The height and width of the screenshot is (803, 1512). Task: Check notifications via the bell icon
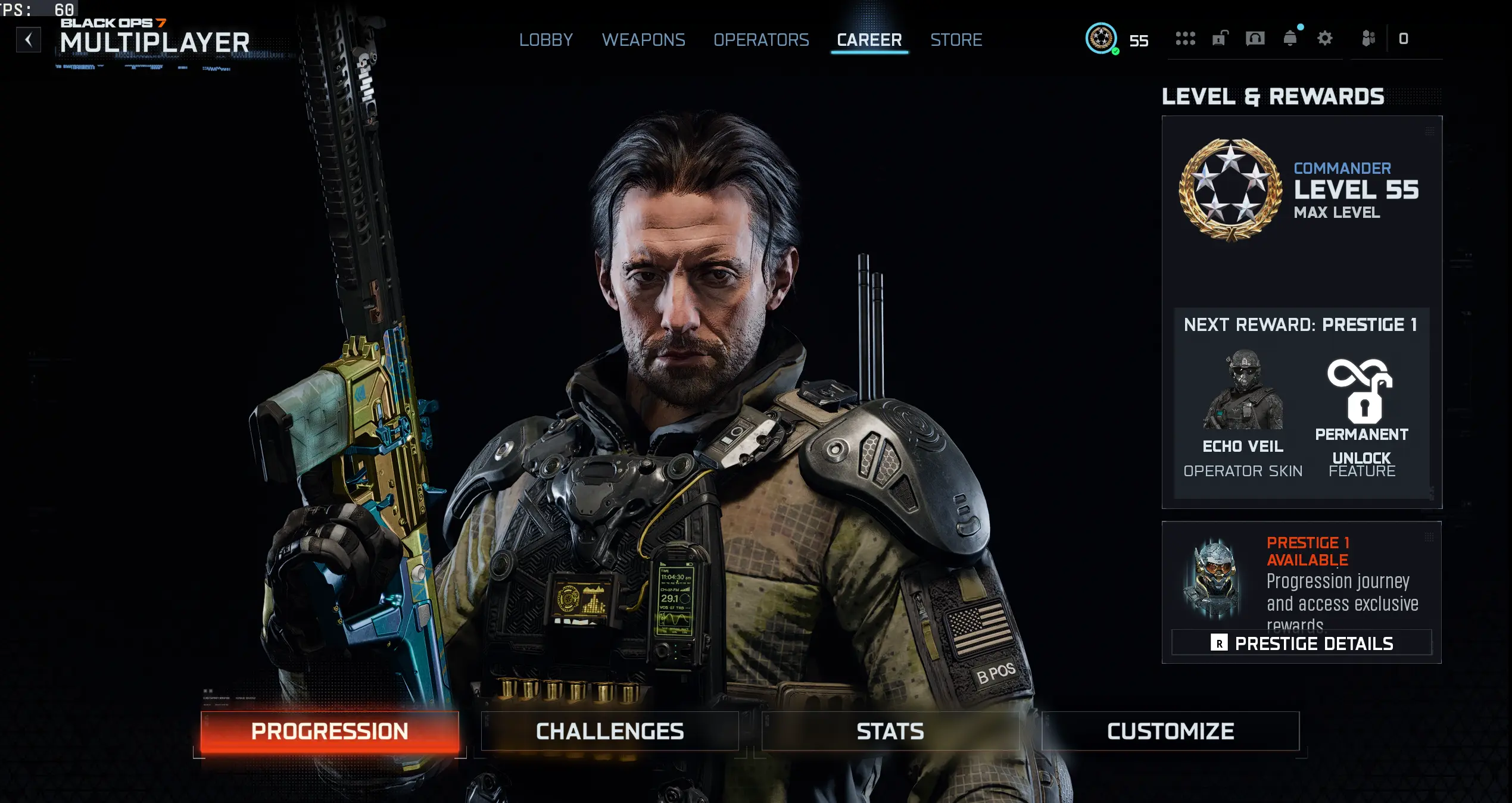(x=1291, y=38)
